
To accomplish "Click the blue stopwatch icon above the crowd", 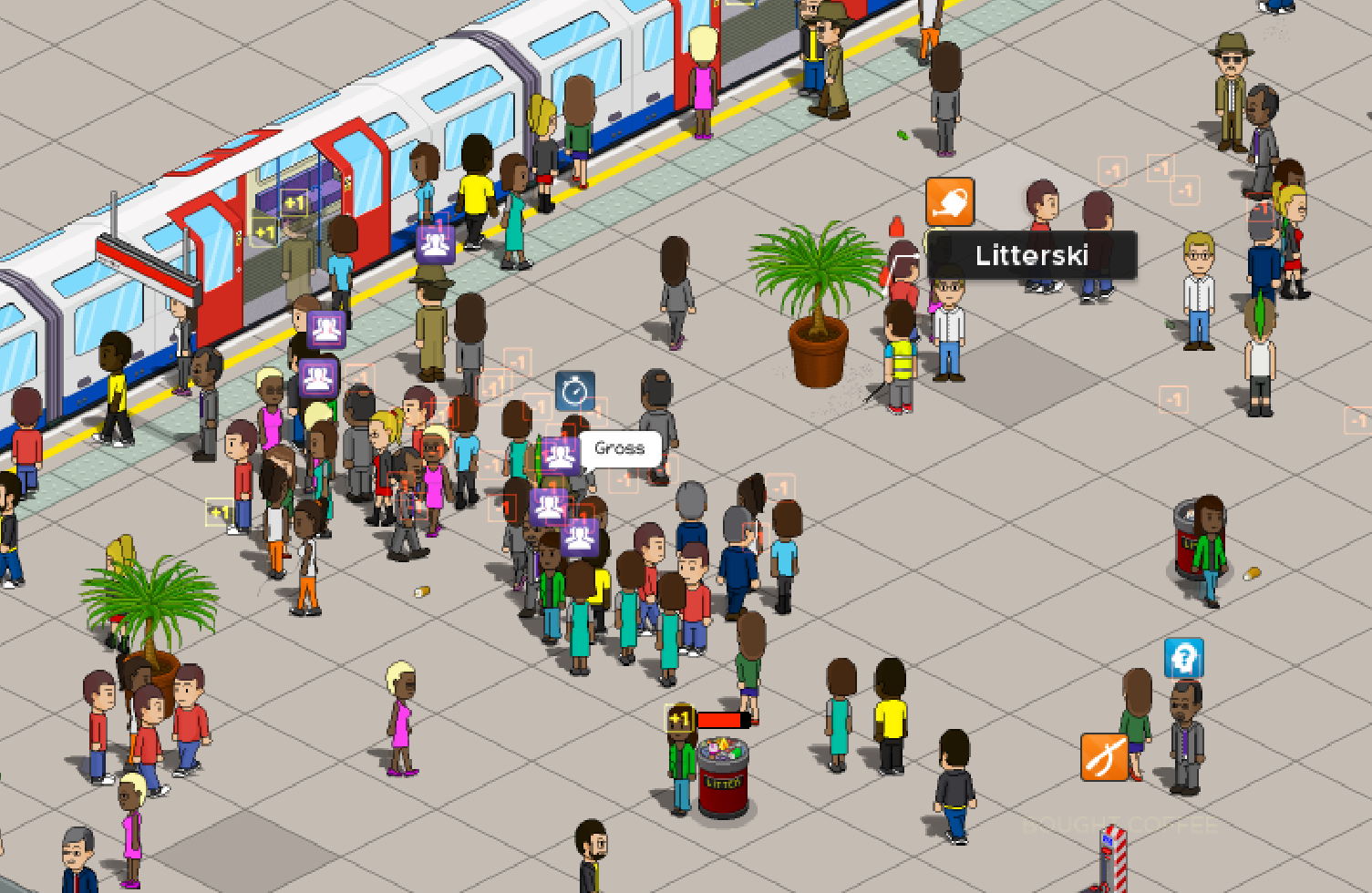I will [x=573, y=391].
